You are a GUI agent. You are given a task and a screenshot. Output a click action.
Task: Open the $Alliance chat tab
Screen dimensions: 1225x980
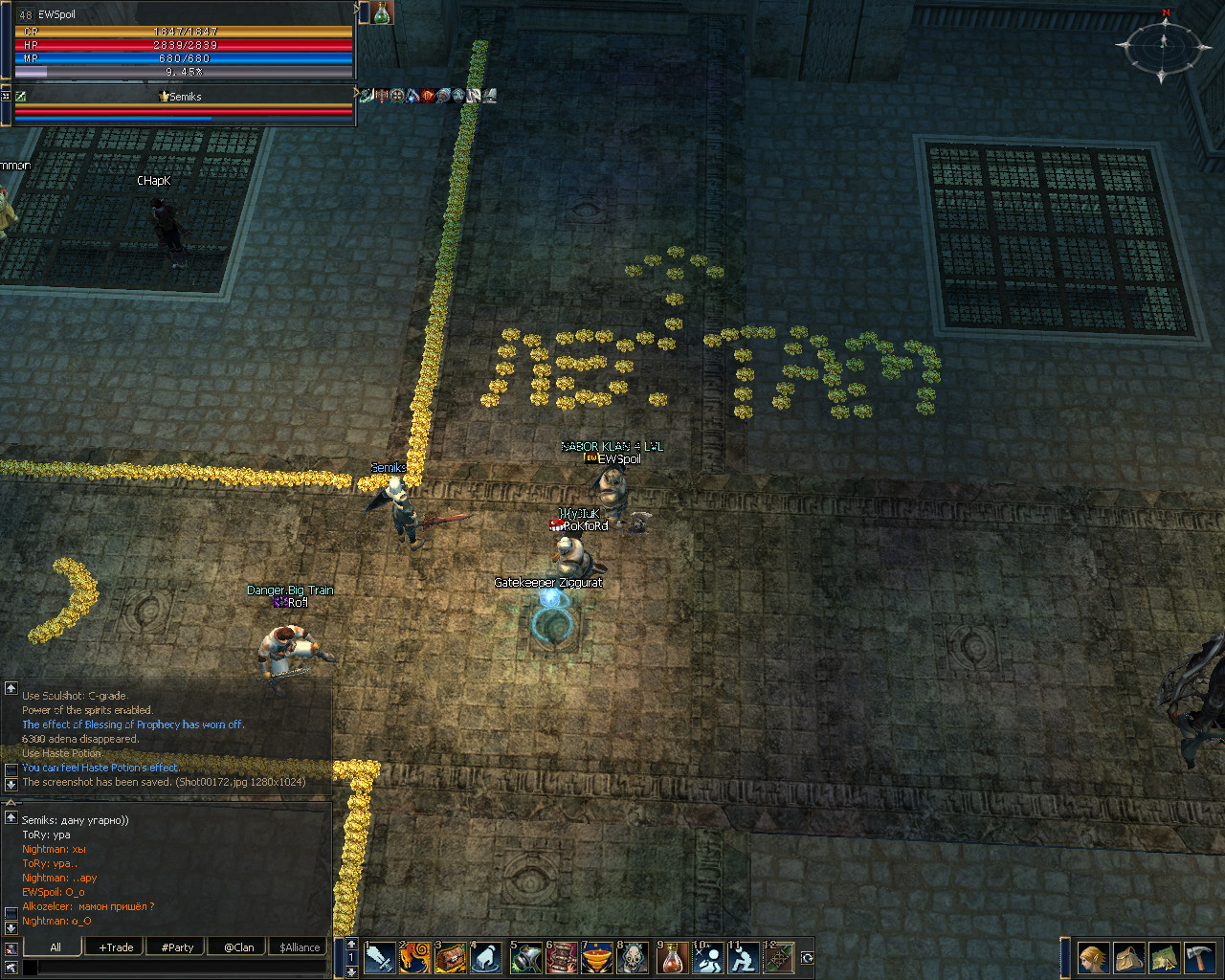(300, 947)
